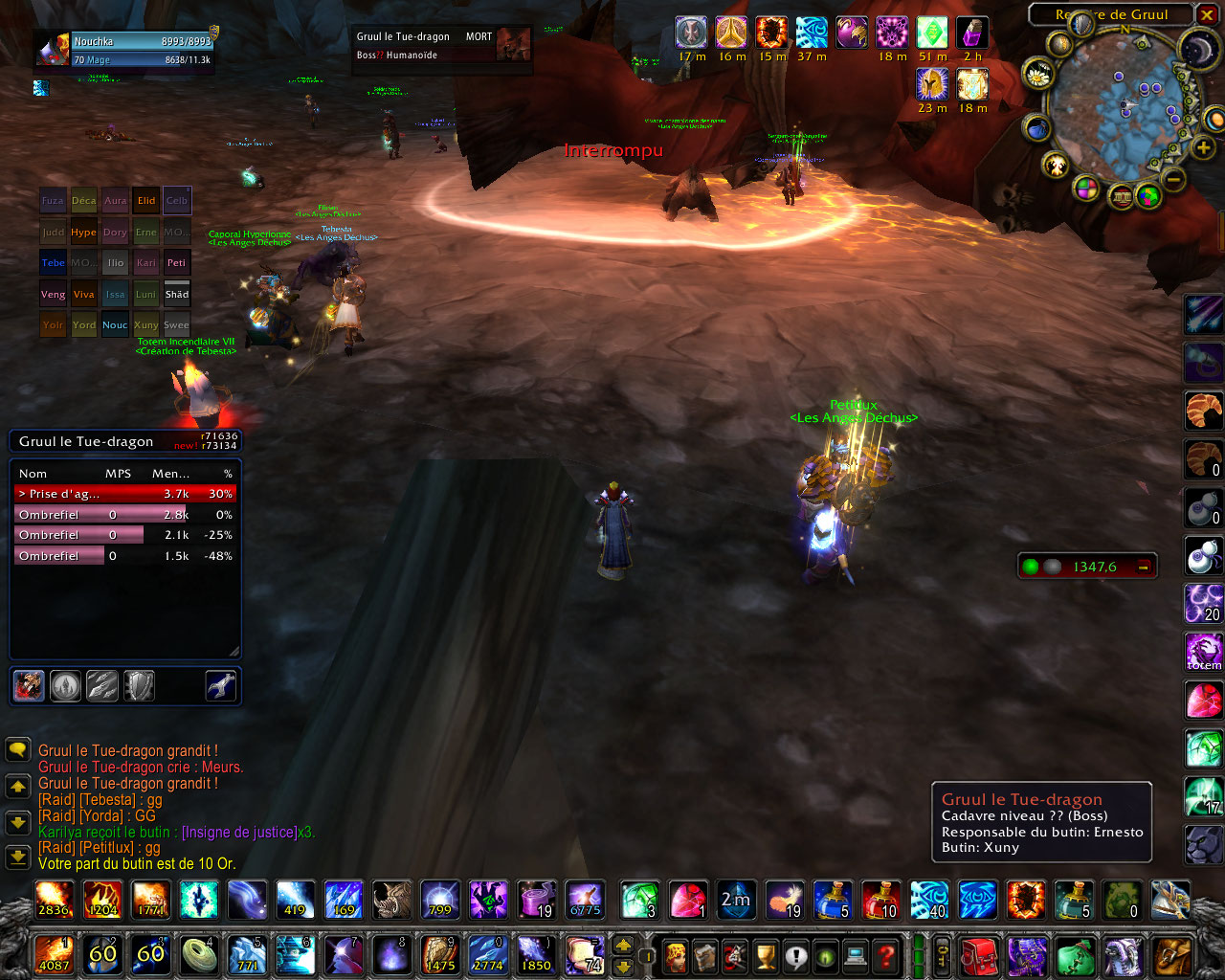
Task: Zoom in the minimap with plus button
Action: click(1203, 147)
